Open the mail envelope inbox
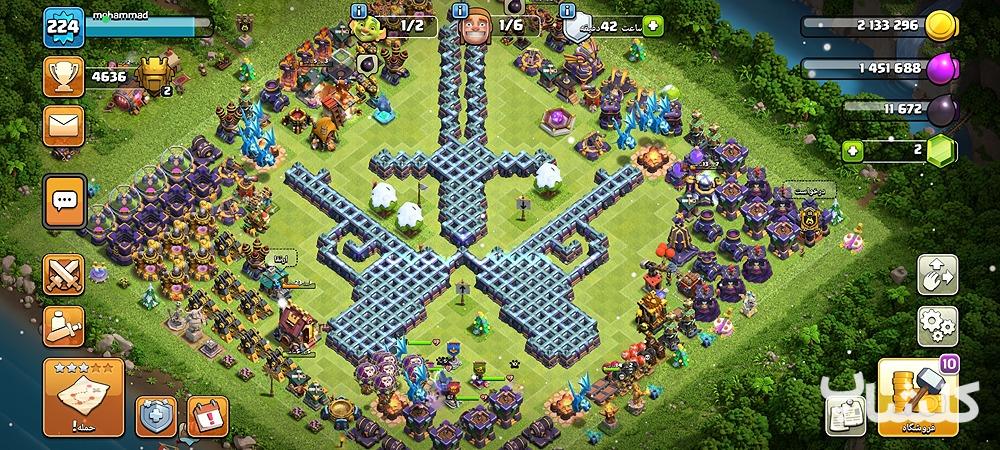The width and height of the screenshot is (1000, 450). coord(63,127)
